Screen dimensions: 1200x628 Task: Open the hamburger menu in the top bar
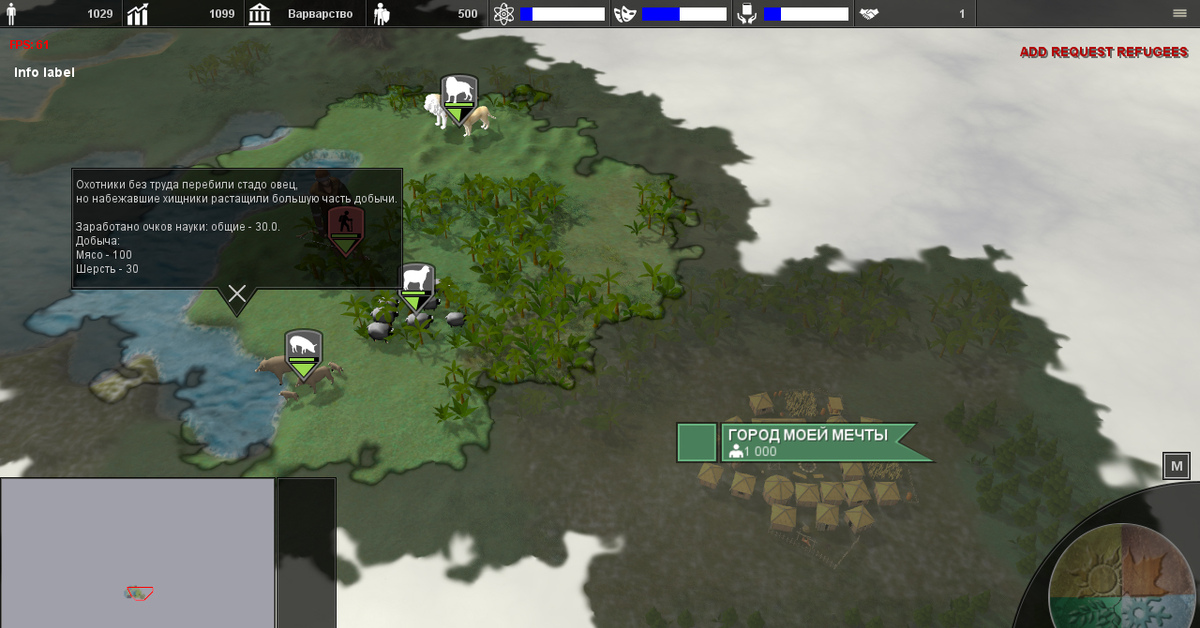(x=1180, y=13)
